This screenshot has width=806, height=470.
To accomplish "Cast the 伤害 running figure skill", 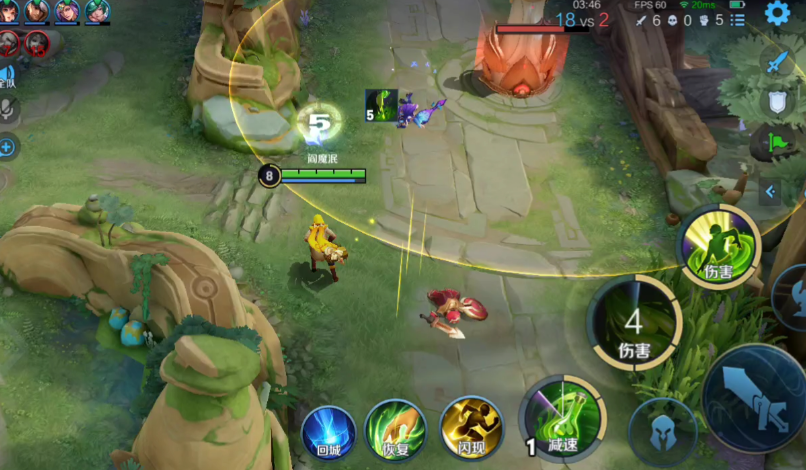I will pos(719,246).
